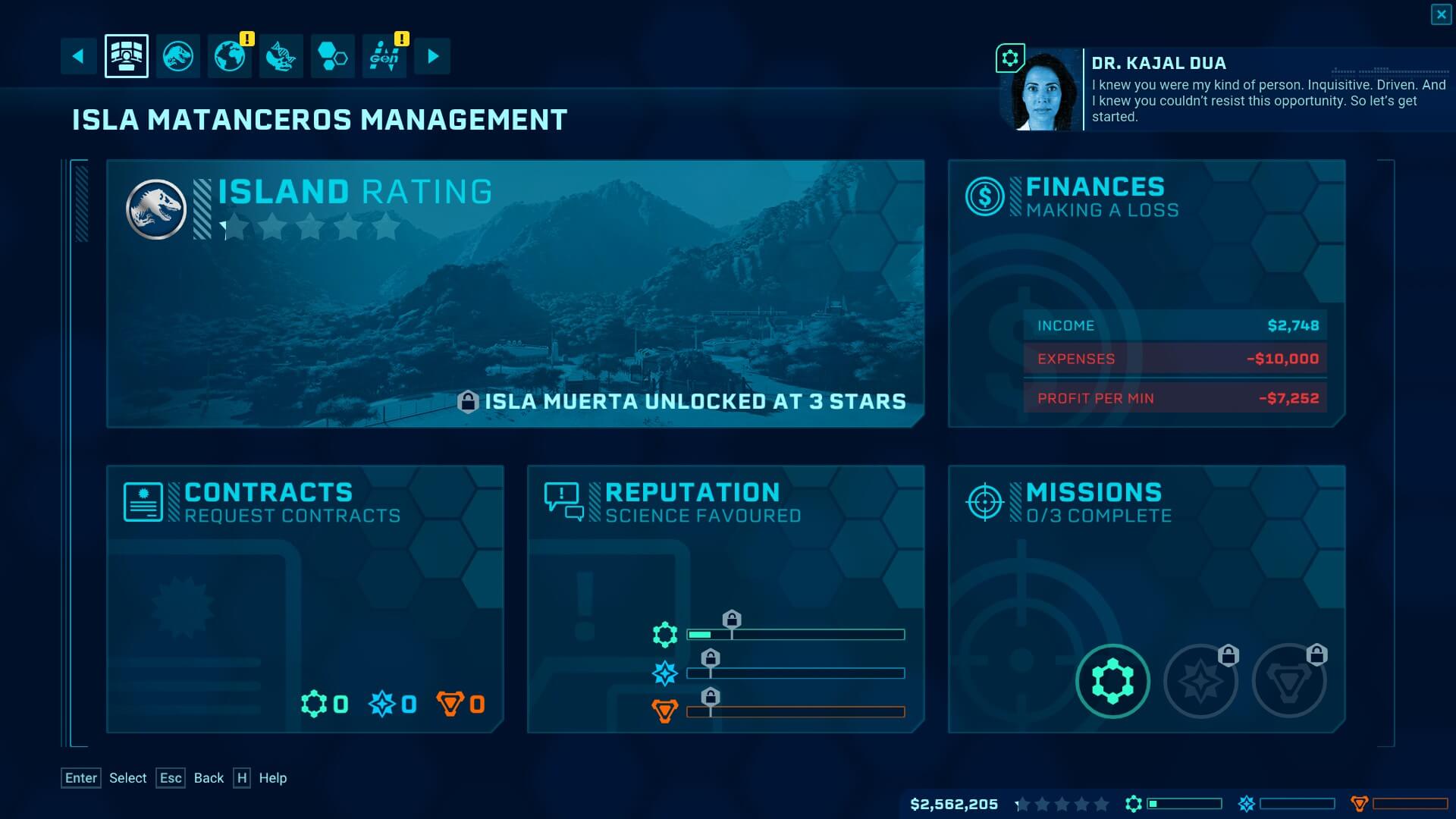Go to the previous tab with the left arrow
Viewport: 1456px width, 819px height.
78,56
